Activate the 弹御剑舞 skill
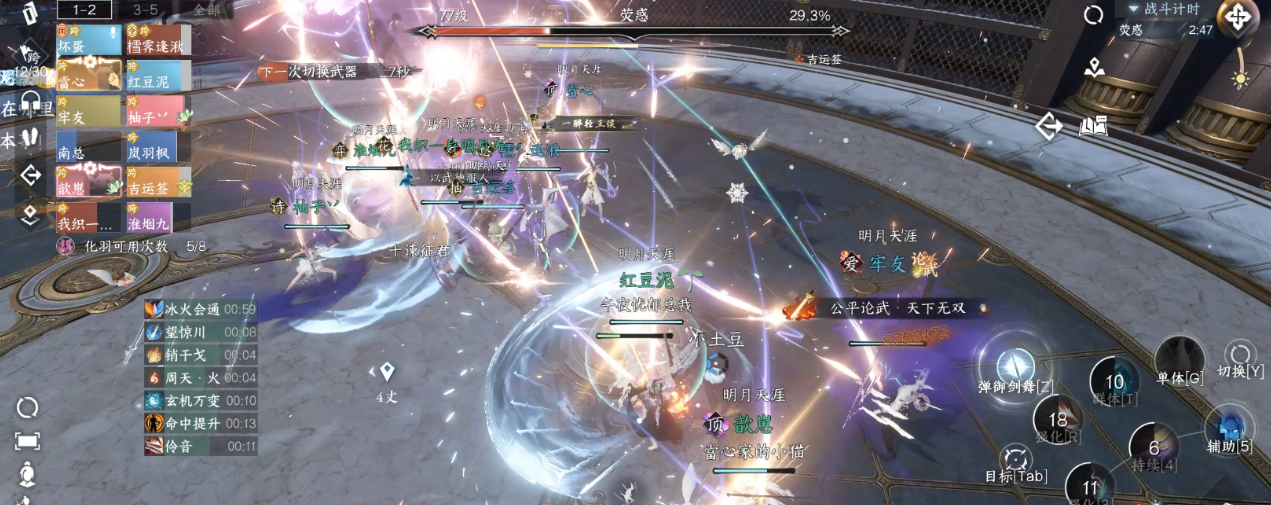This screenshot has height=505, width=1271. pyautogui.click(x=1016, y=365)
